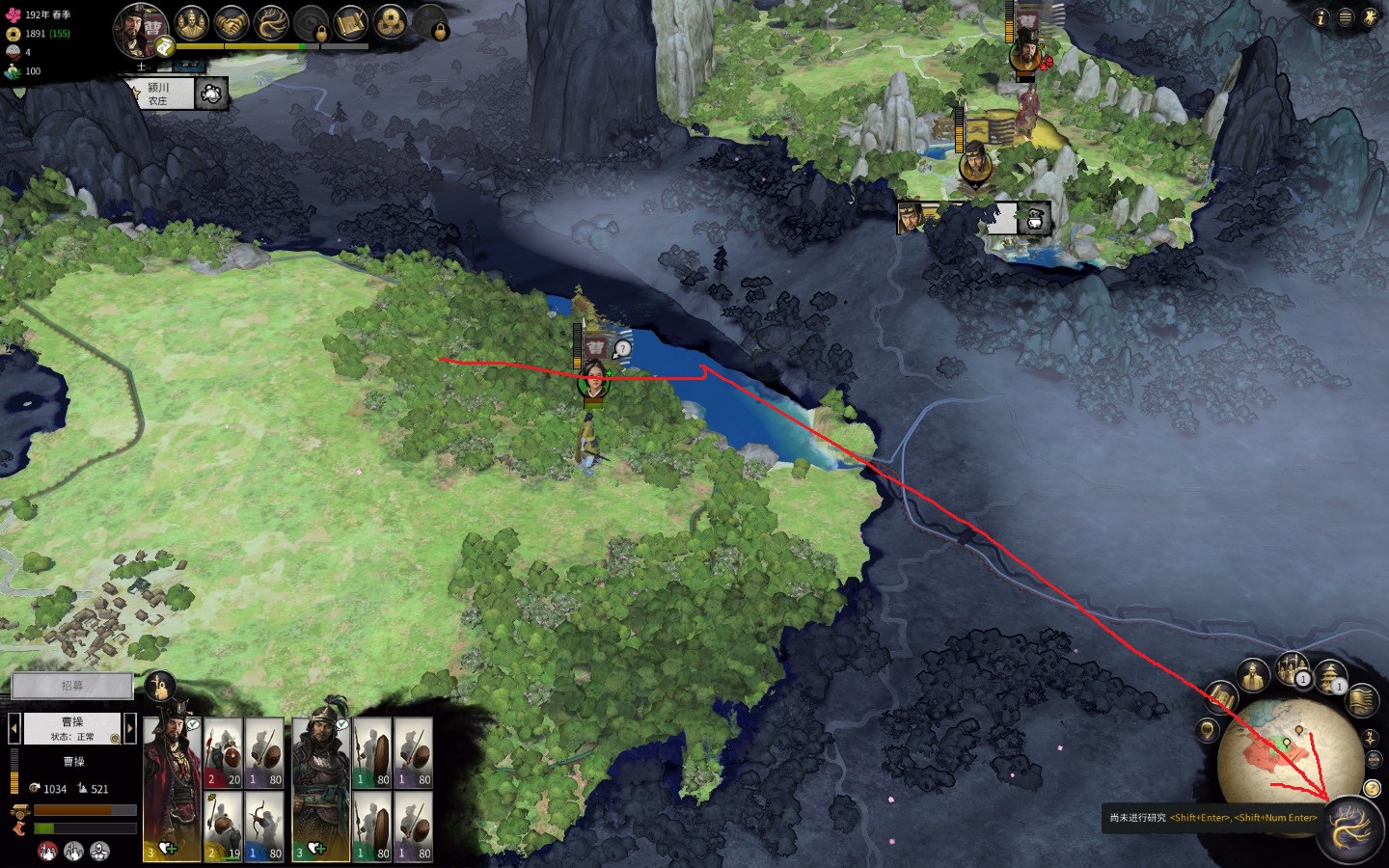Select Cao Cao's general portrait card
This screenshot has height=868, width=1389.
172,786
